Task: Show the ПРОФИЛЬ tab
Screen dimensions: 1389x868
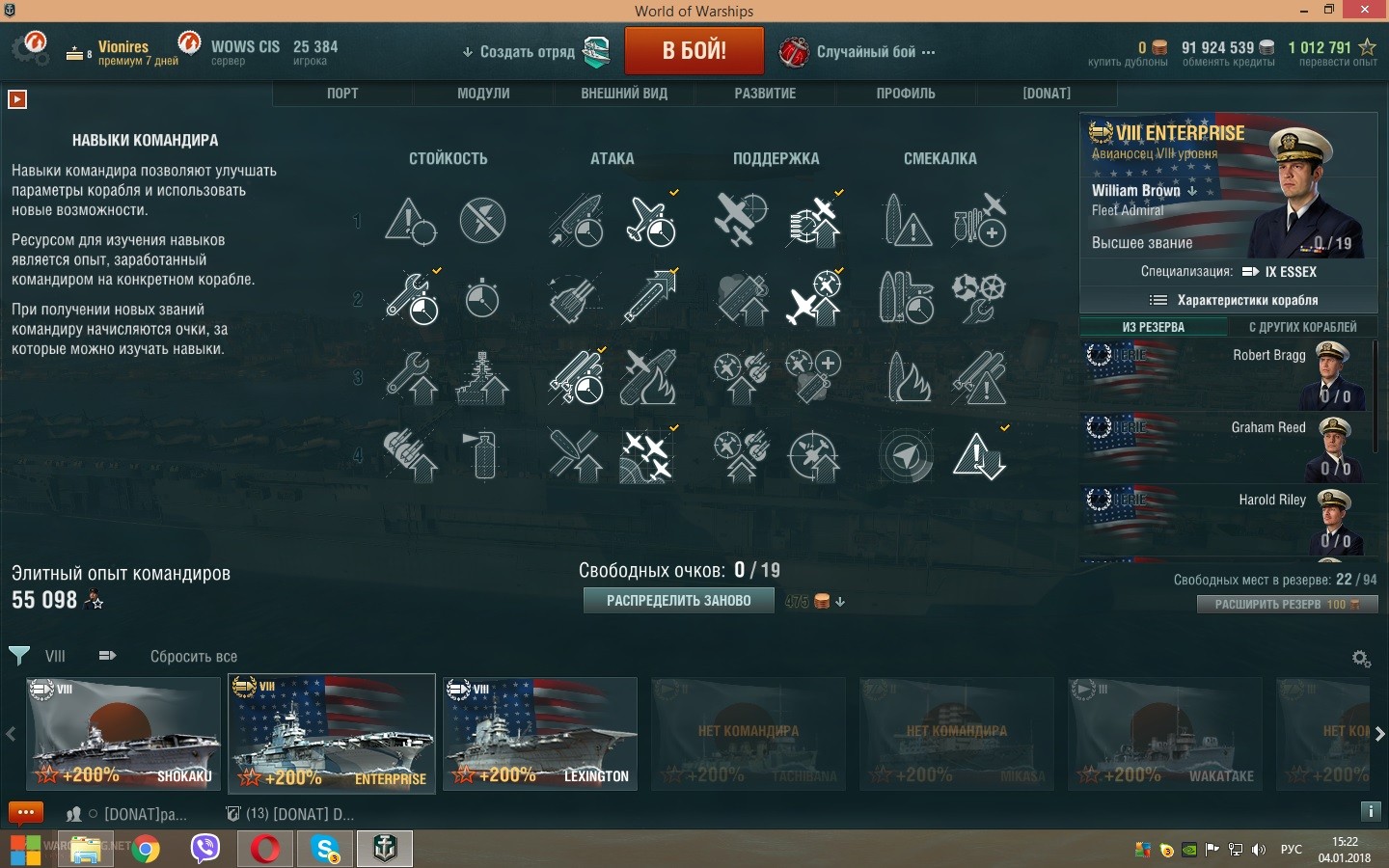Action: pos(906,94)
